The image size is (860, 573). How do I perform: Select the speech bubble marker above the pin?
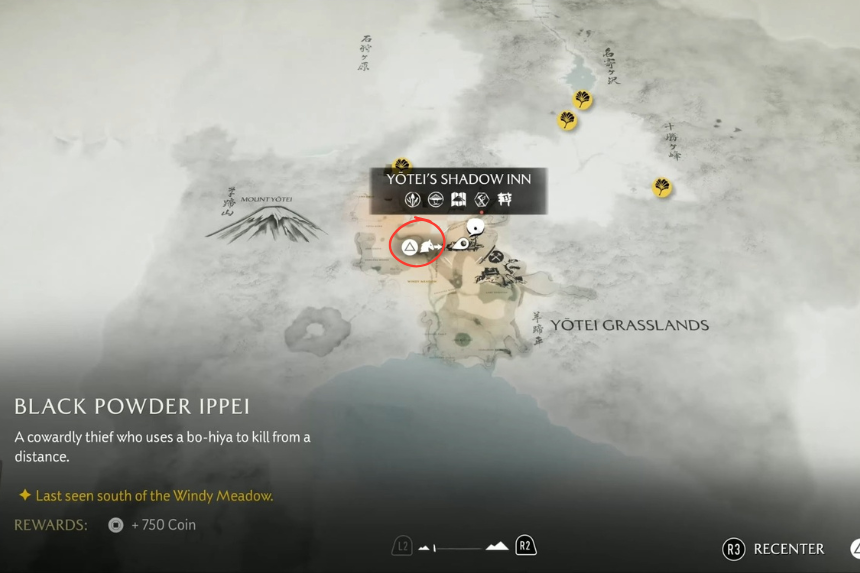coord(476,227)
